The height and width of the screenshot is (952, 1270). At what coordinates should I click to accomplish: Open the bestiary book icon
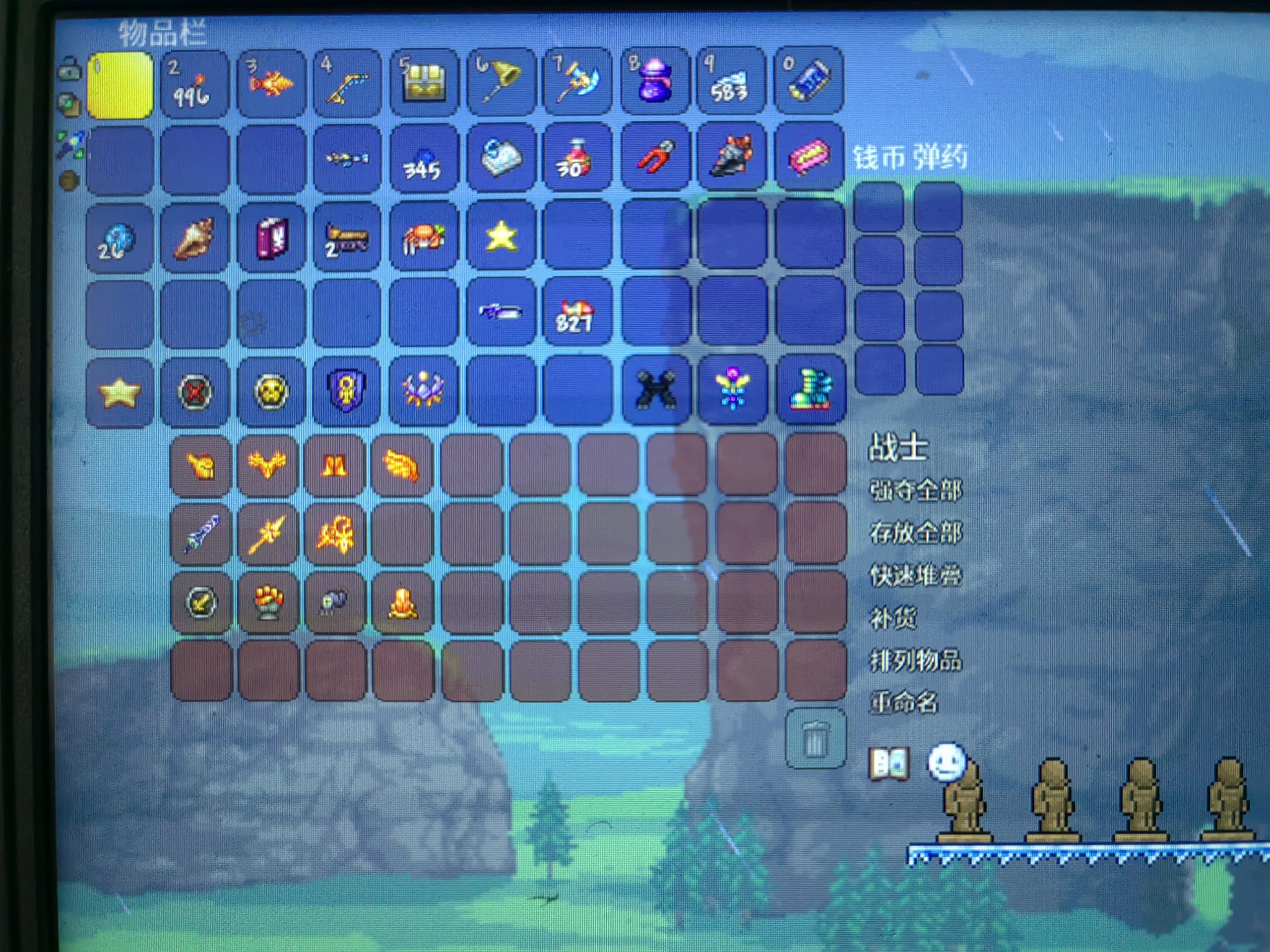point(889,764)
